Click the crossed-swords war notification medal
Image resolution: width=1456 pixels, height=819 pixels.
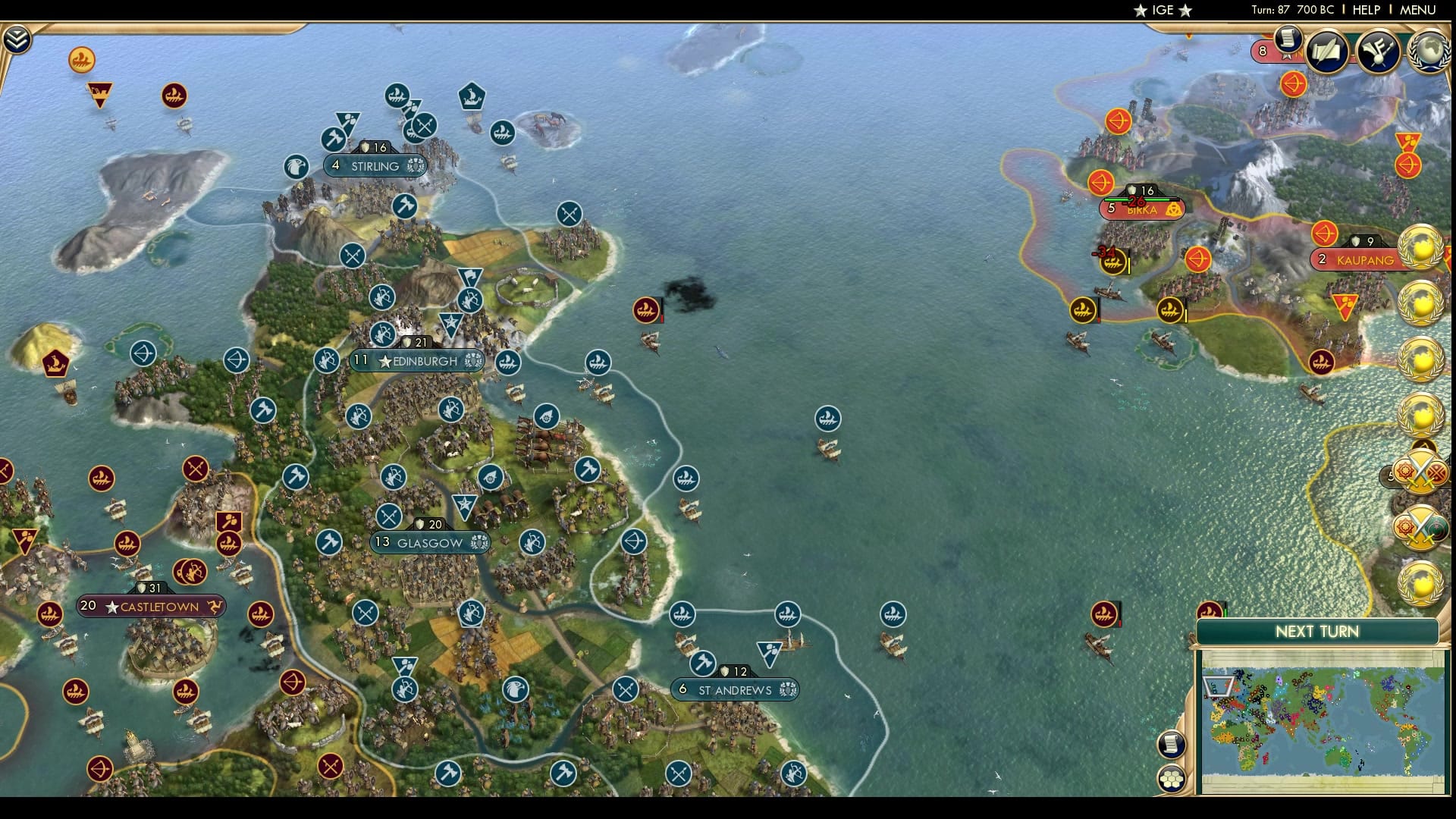click(1423, 471)
